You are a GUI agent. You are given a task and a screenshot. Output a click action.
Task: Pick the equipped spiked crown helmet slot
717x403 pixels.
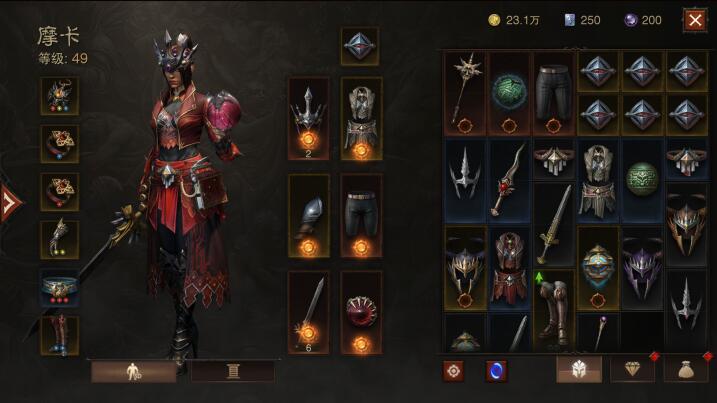[309, 118]
